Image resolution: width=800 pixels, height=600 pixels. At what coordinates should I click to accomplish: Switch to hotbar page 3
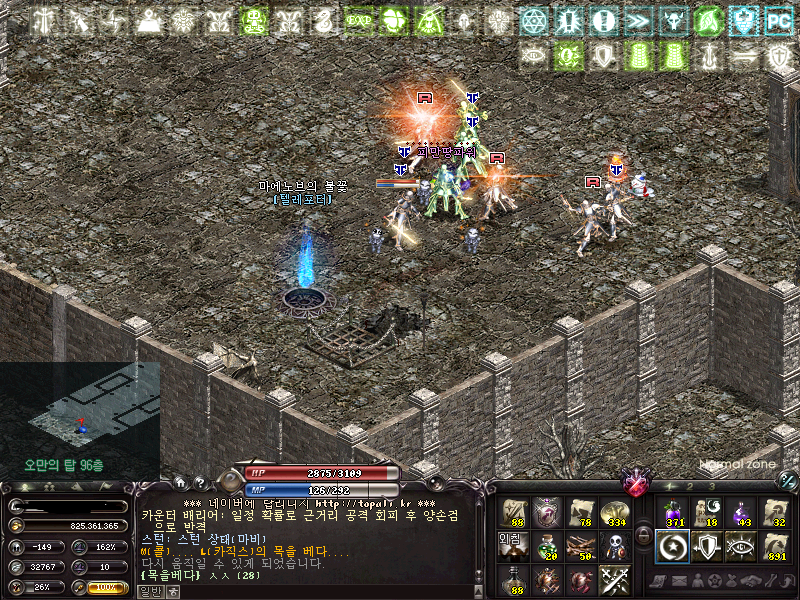[x=711, y=486]
